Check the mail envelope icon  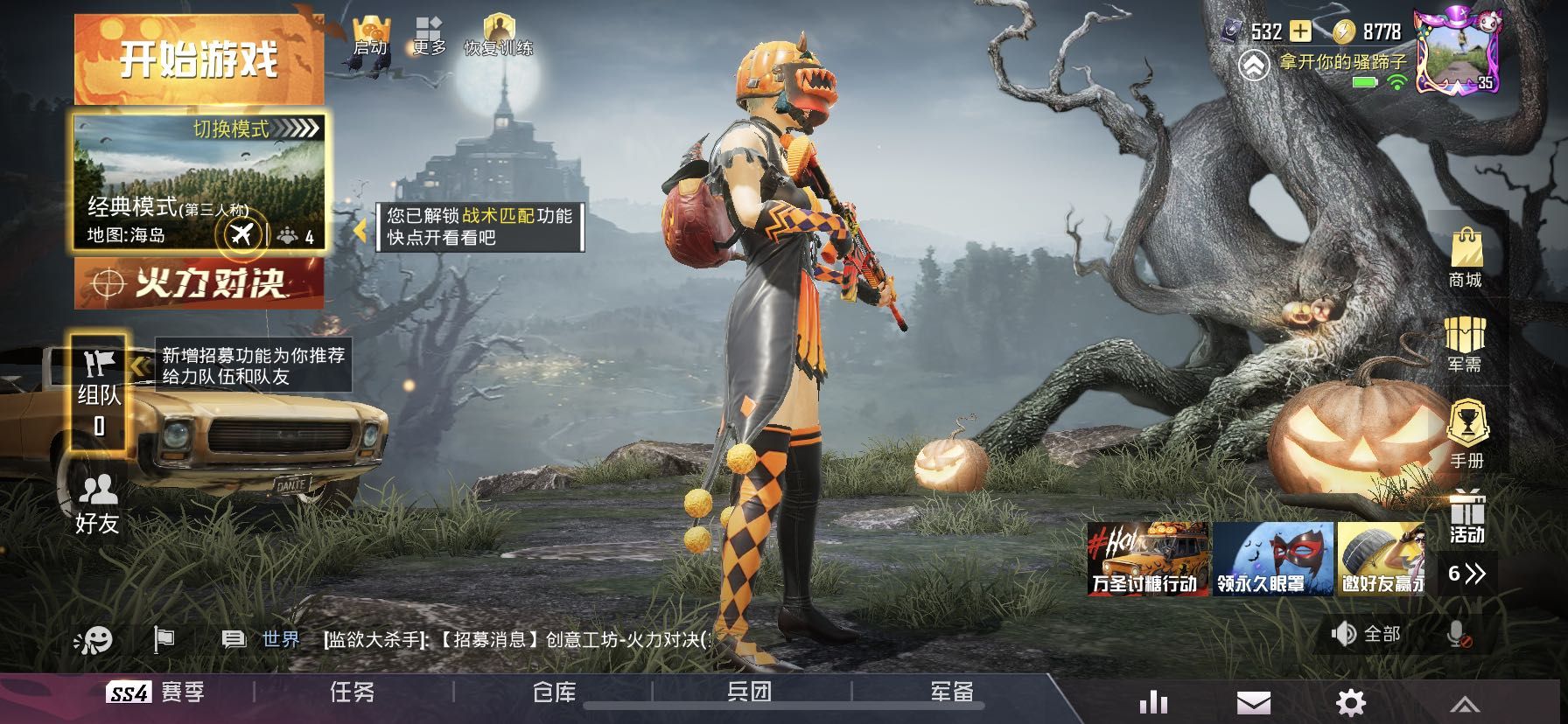coord(1253,702)
